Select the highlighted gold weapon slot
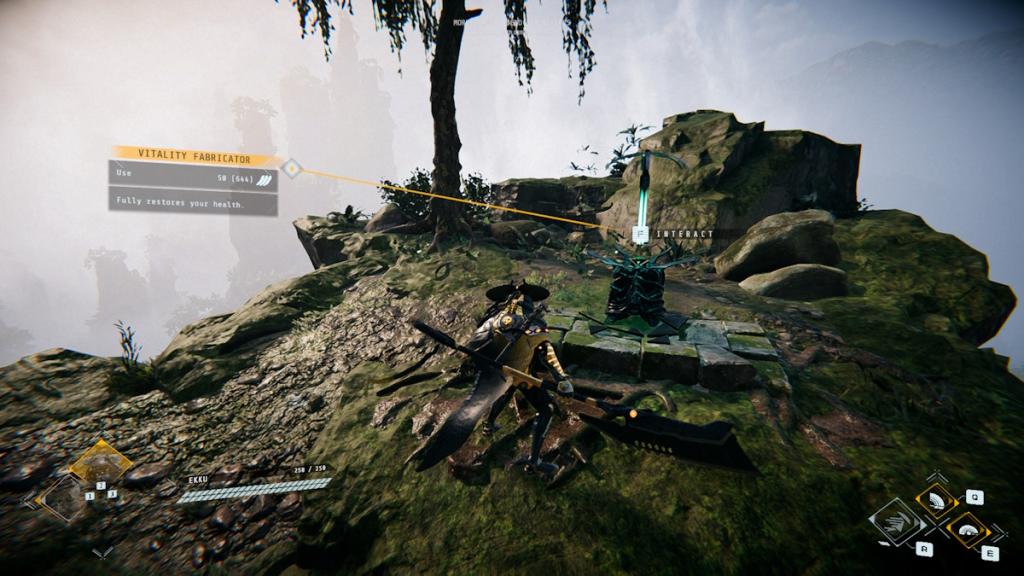The width and height of the screenshot is (1024, 576). click(100, 462)
